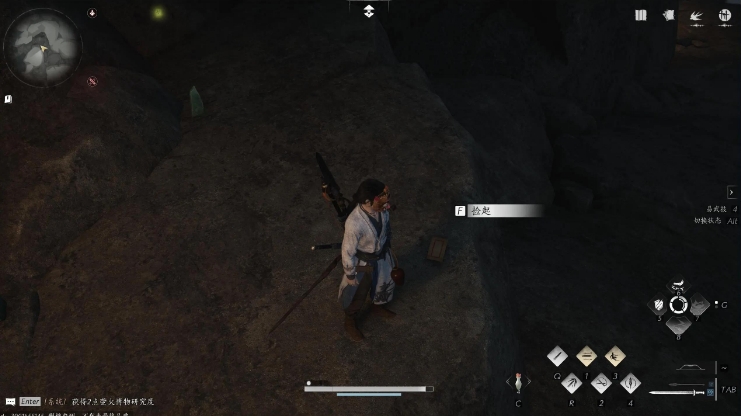Expand the arrow toggle on the right edge
741x416 pixels.
click(x=732, y=192)
